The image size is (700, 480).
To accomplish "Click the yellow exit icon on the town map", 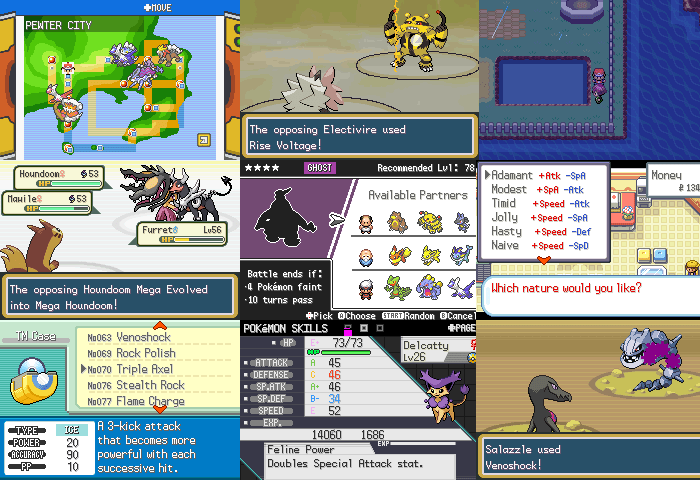I will point(204,140).
